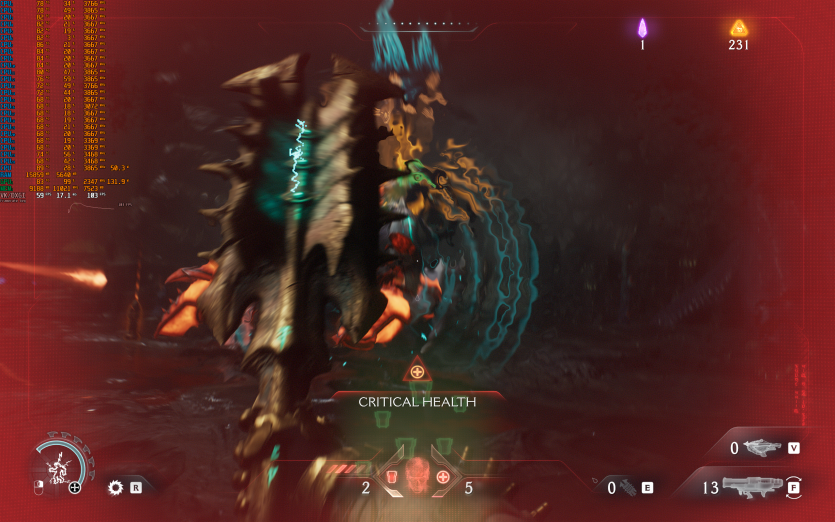Select the crossbow-style secondary weapon icon
835x522 pixels.
click(x=762, y=447)
